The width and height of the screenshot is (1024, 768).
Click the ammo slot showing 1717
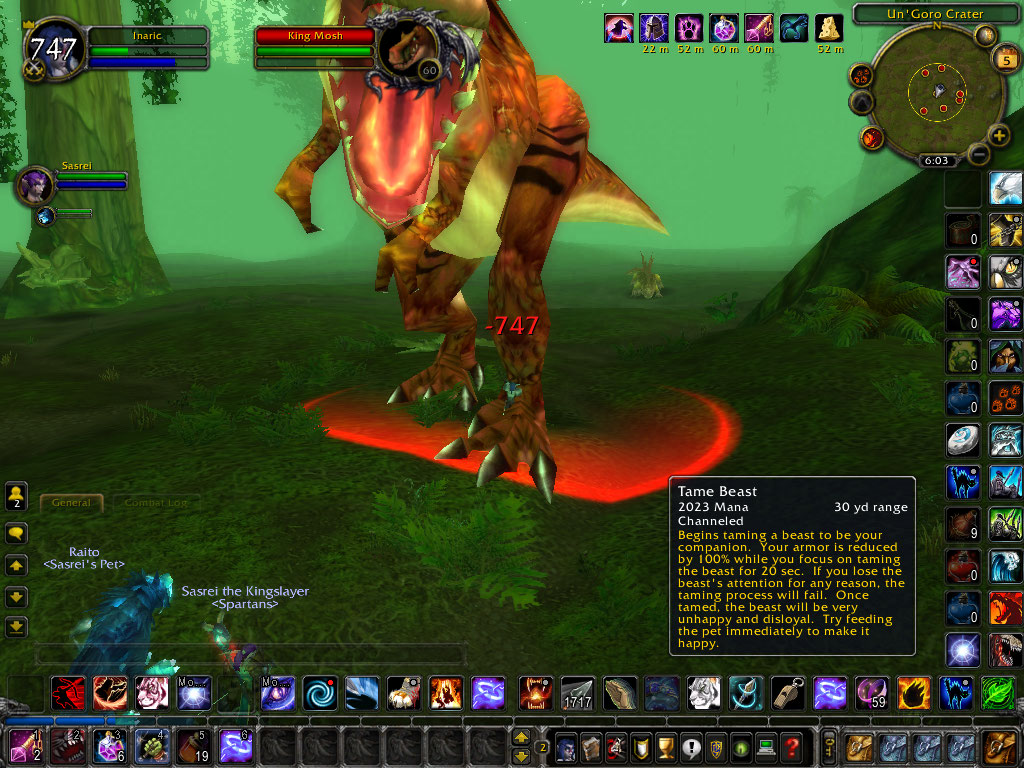pos(577,692)
